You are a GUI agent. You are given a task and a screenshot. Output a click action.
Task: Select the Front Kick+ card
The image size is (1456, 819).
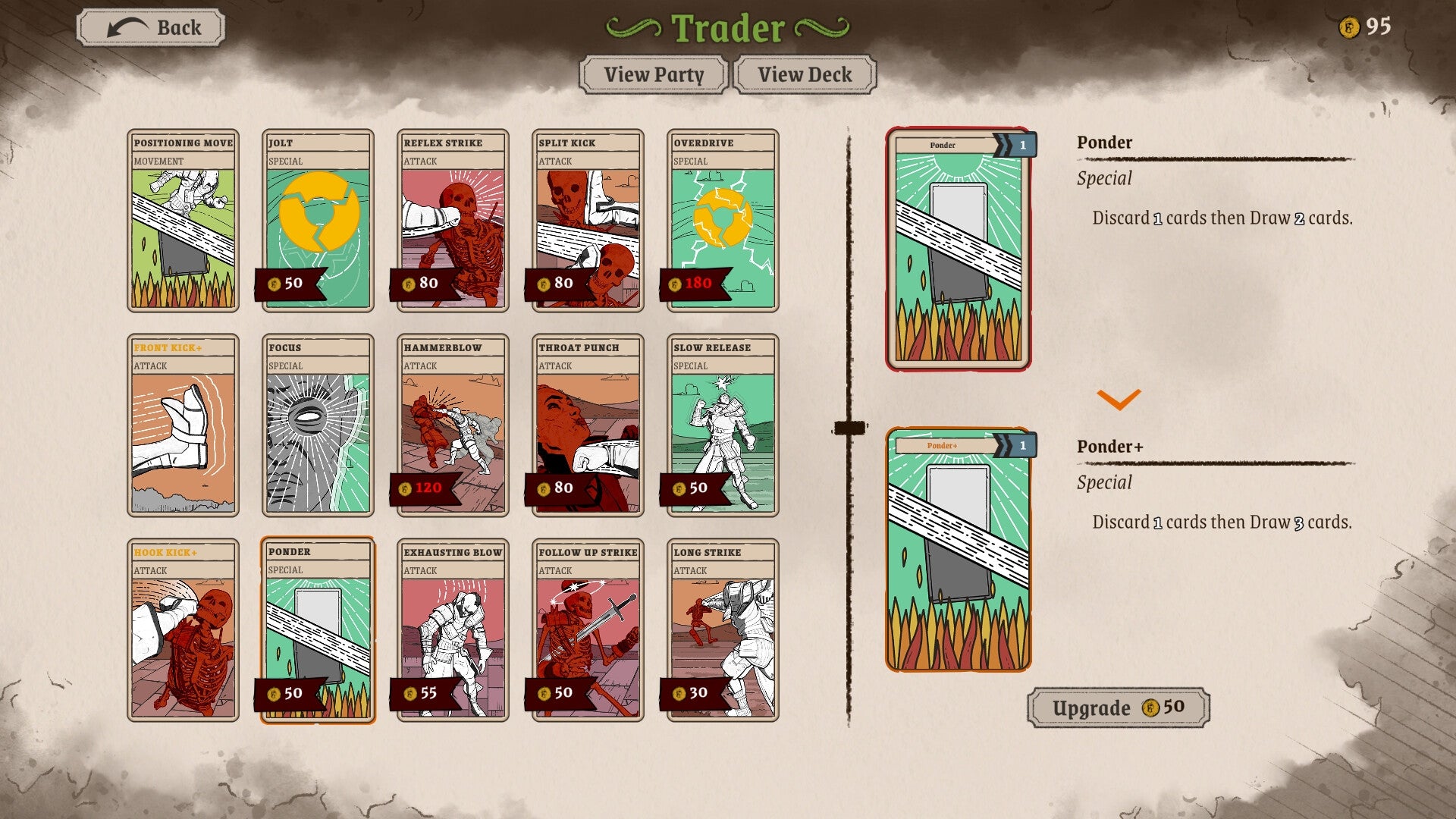click(182, 425)
